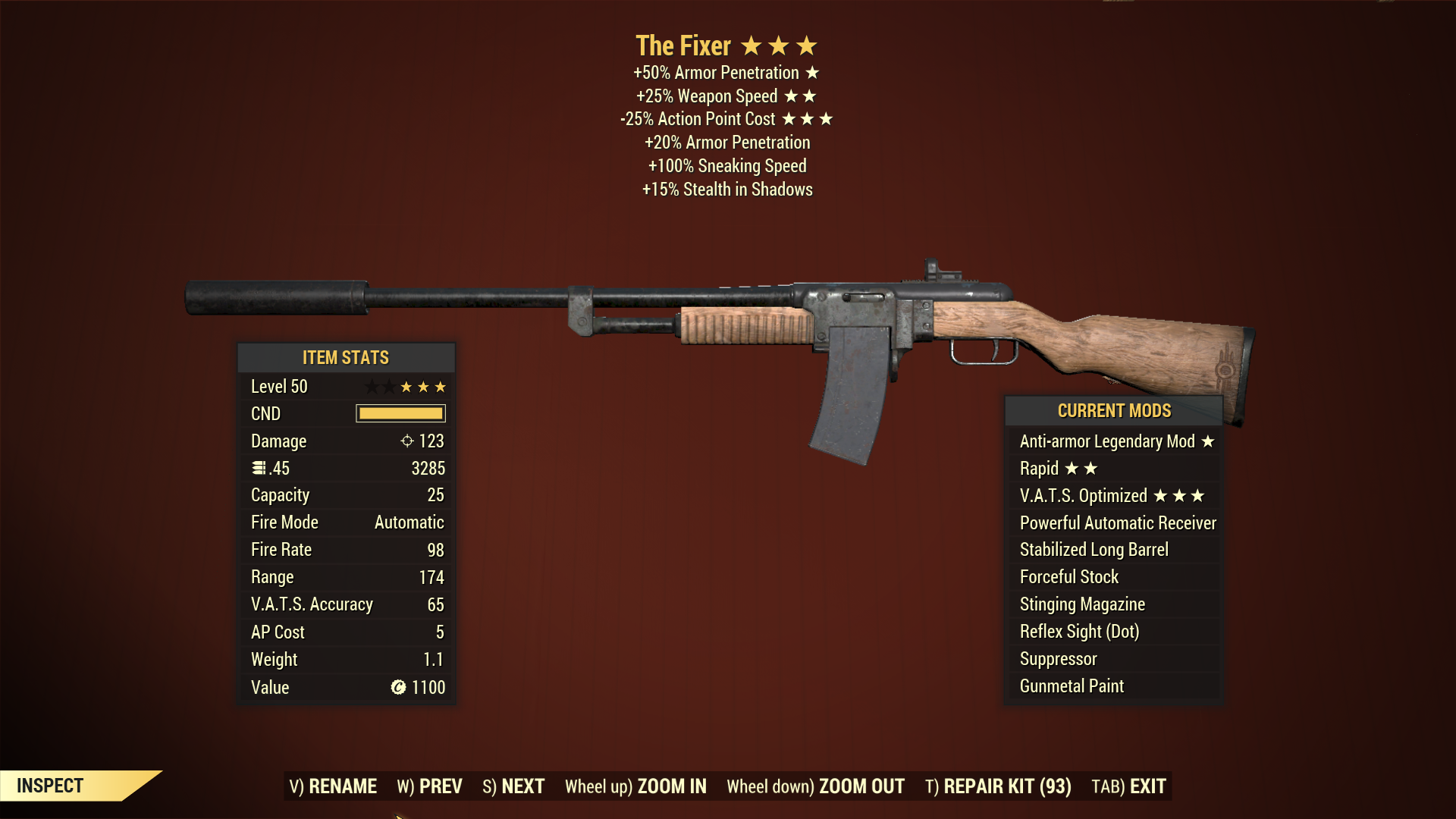Show the NEXT item in inspect view

tap(513, 786)
